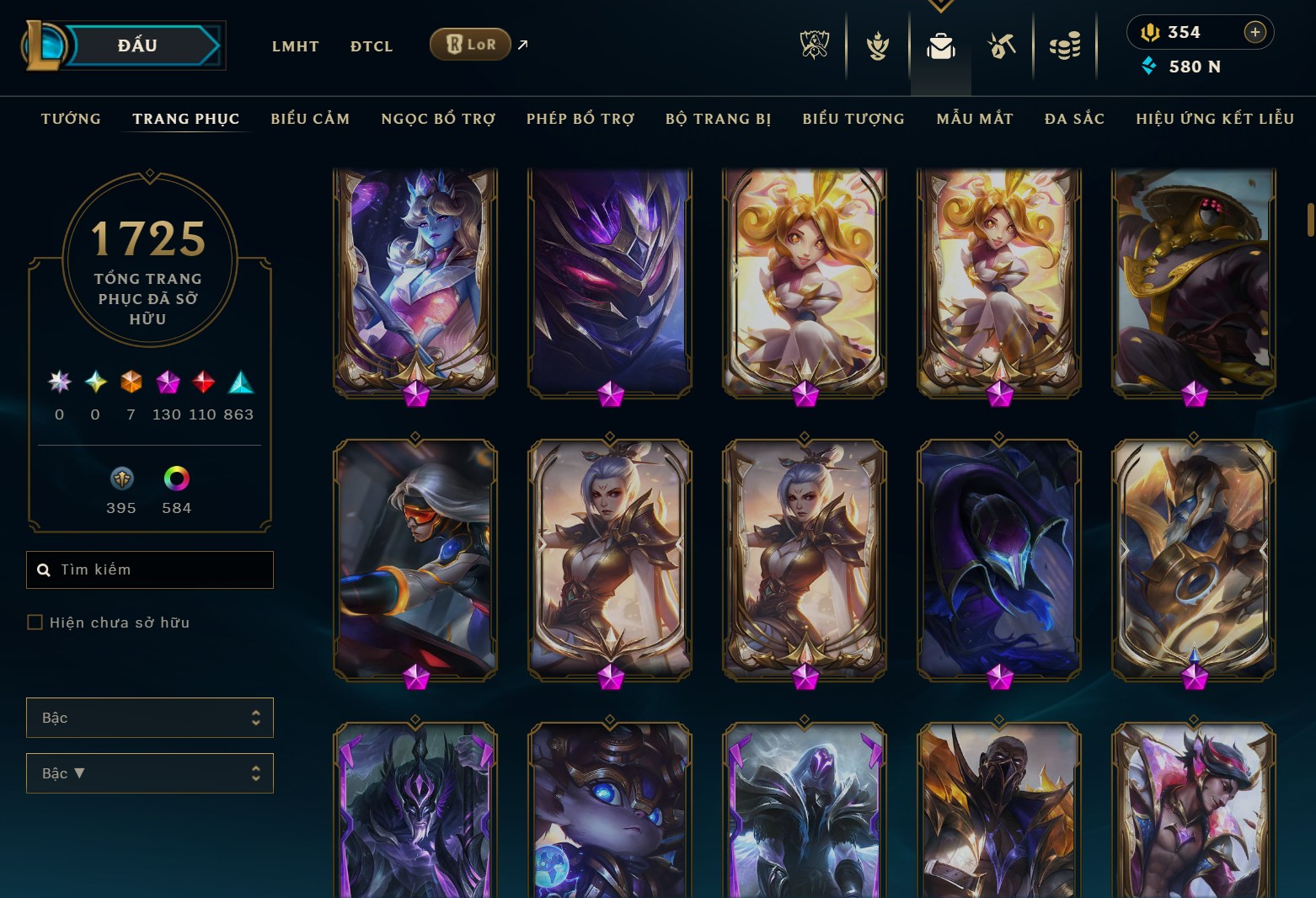The image size is (1316, 898).
Task: Open the NGỌC BỔ TRỢ tab
Action: 437,119
